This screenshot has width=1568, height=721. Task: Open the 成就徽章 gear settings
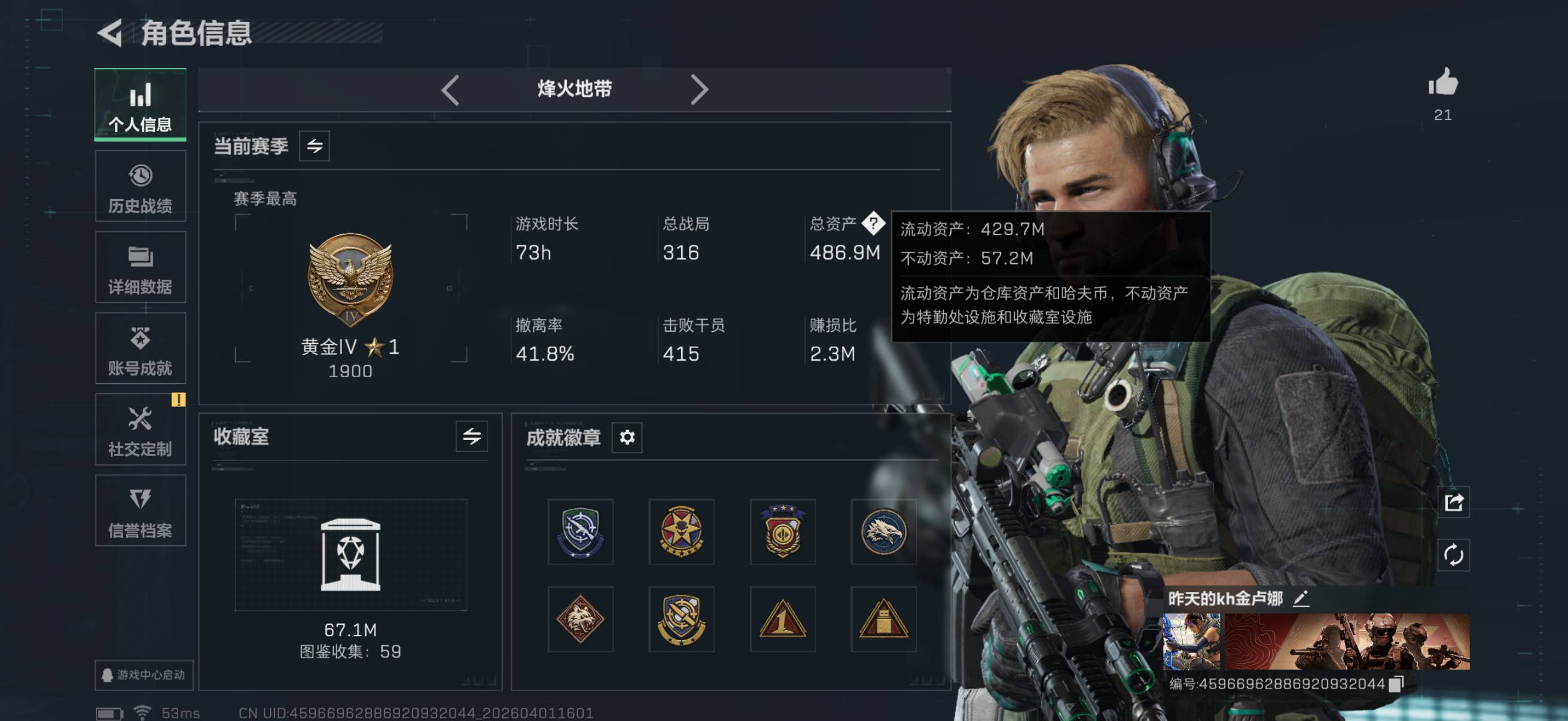pos(627,437)
